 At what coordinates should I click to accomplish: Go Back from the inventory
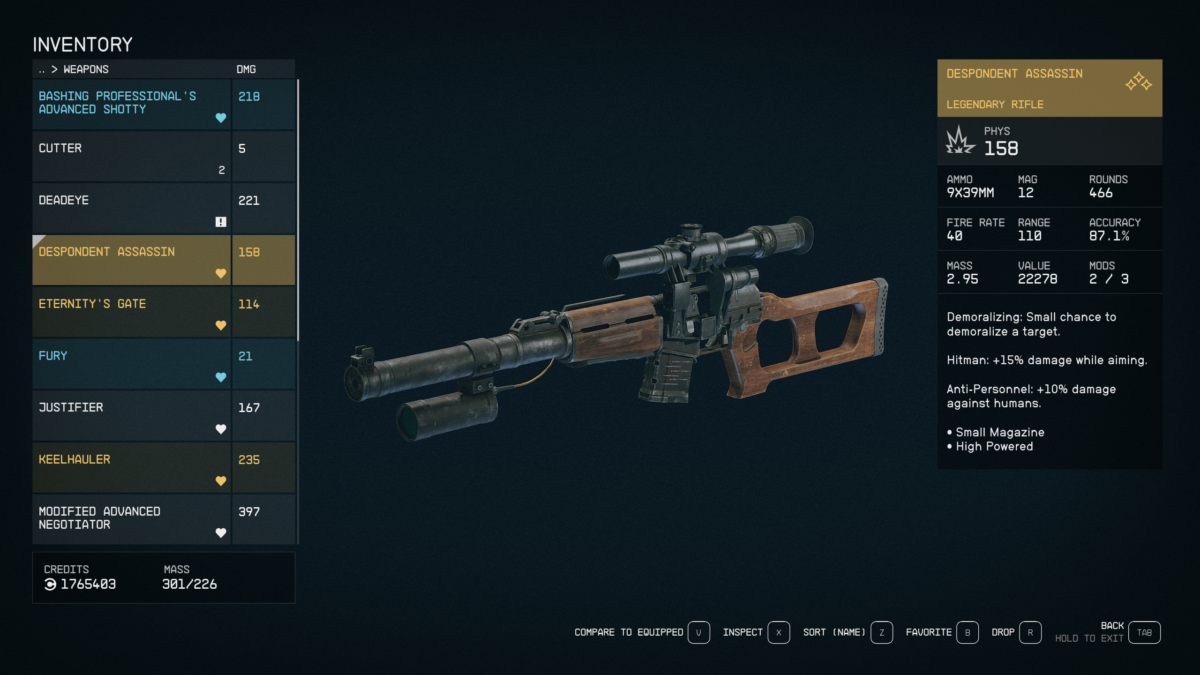point(1144,633)
